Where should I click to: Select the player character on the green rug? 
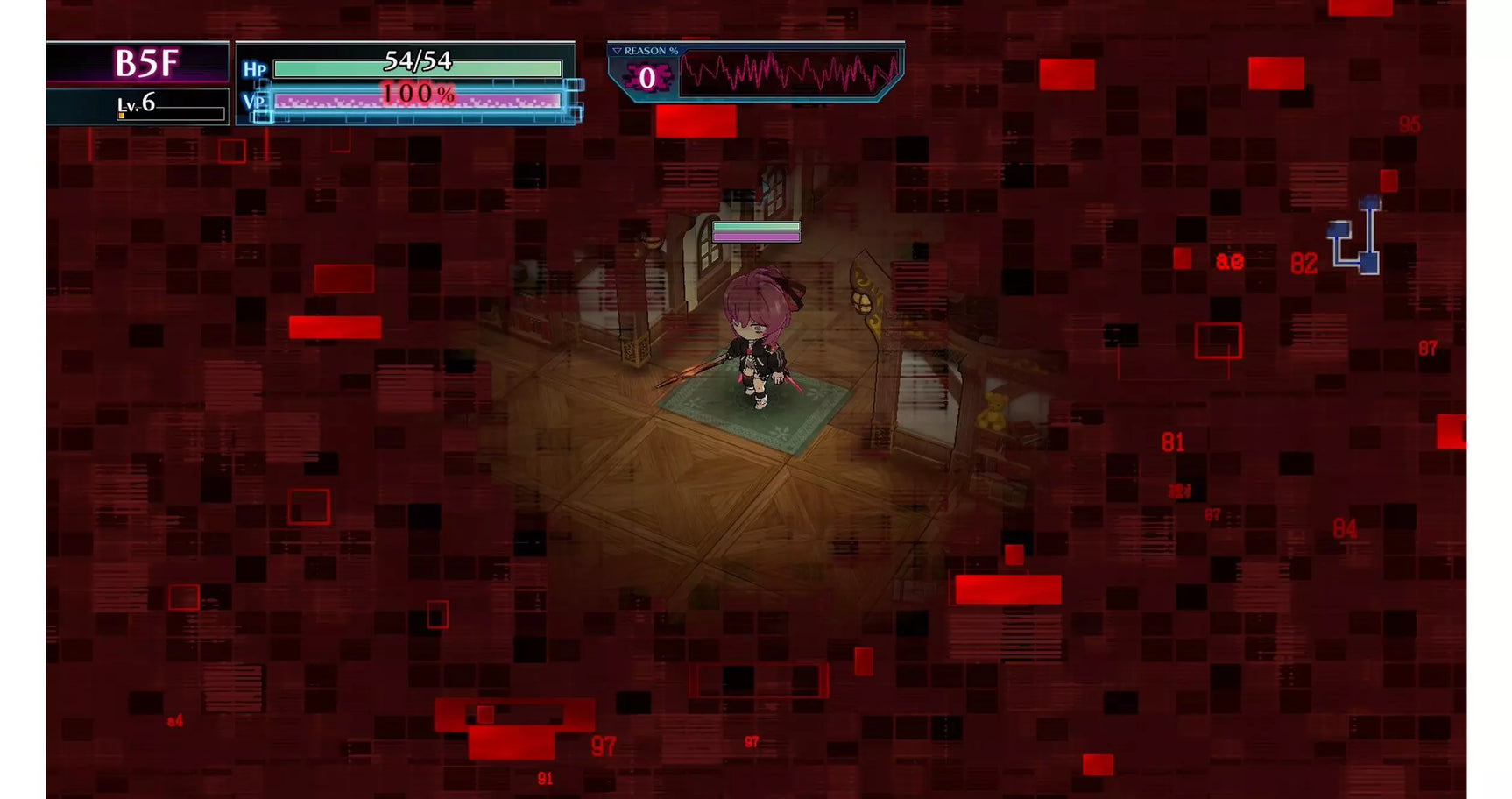pos(758,350)
